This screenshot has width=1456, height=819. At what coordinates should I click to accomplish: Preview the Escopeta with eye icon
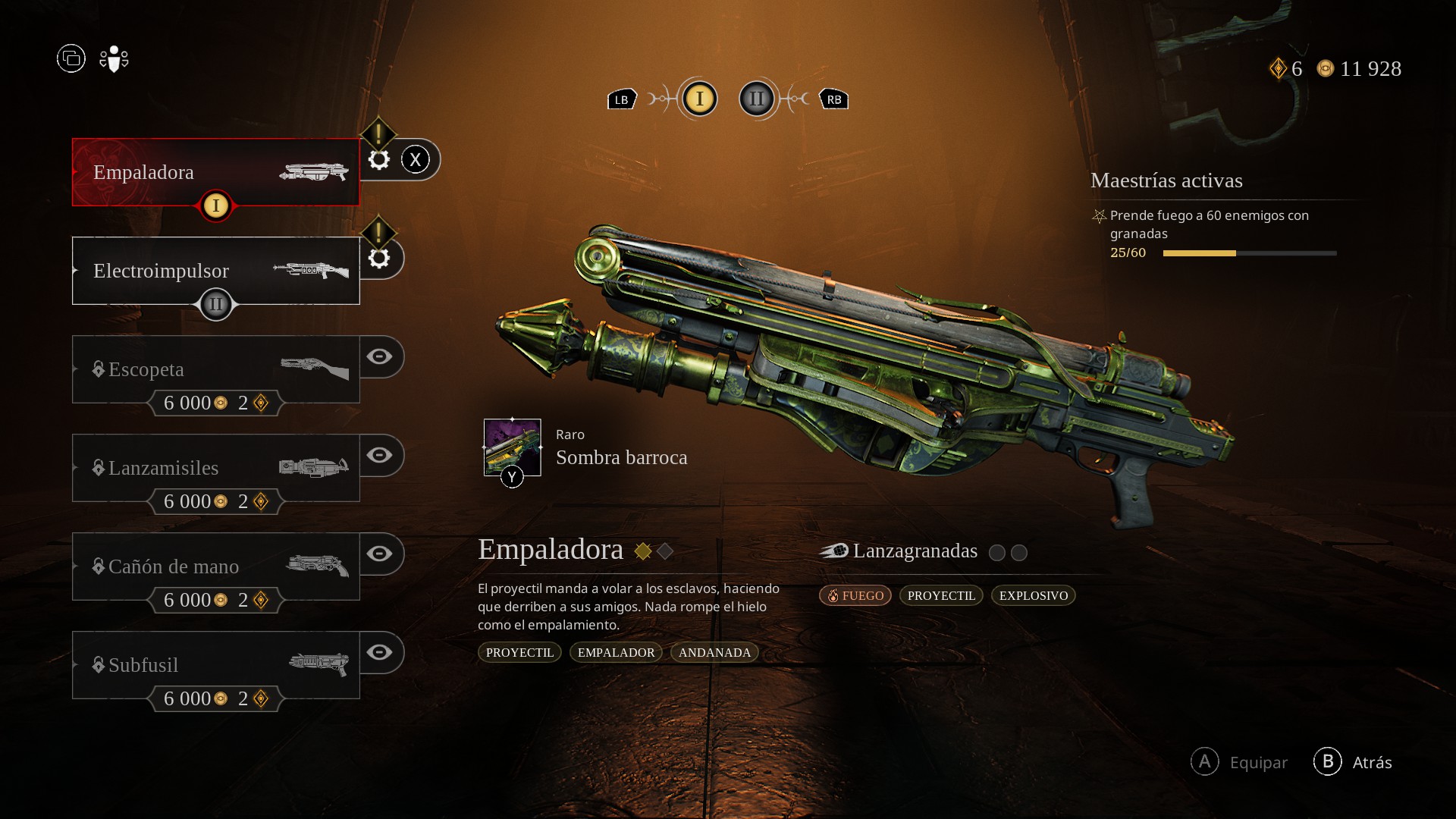[x=379, y=356]
